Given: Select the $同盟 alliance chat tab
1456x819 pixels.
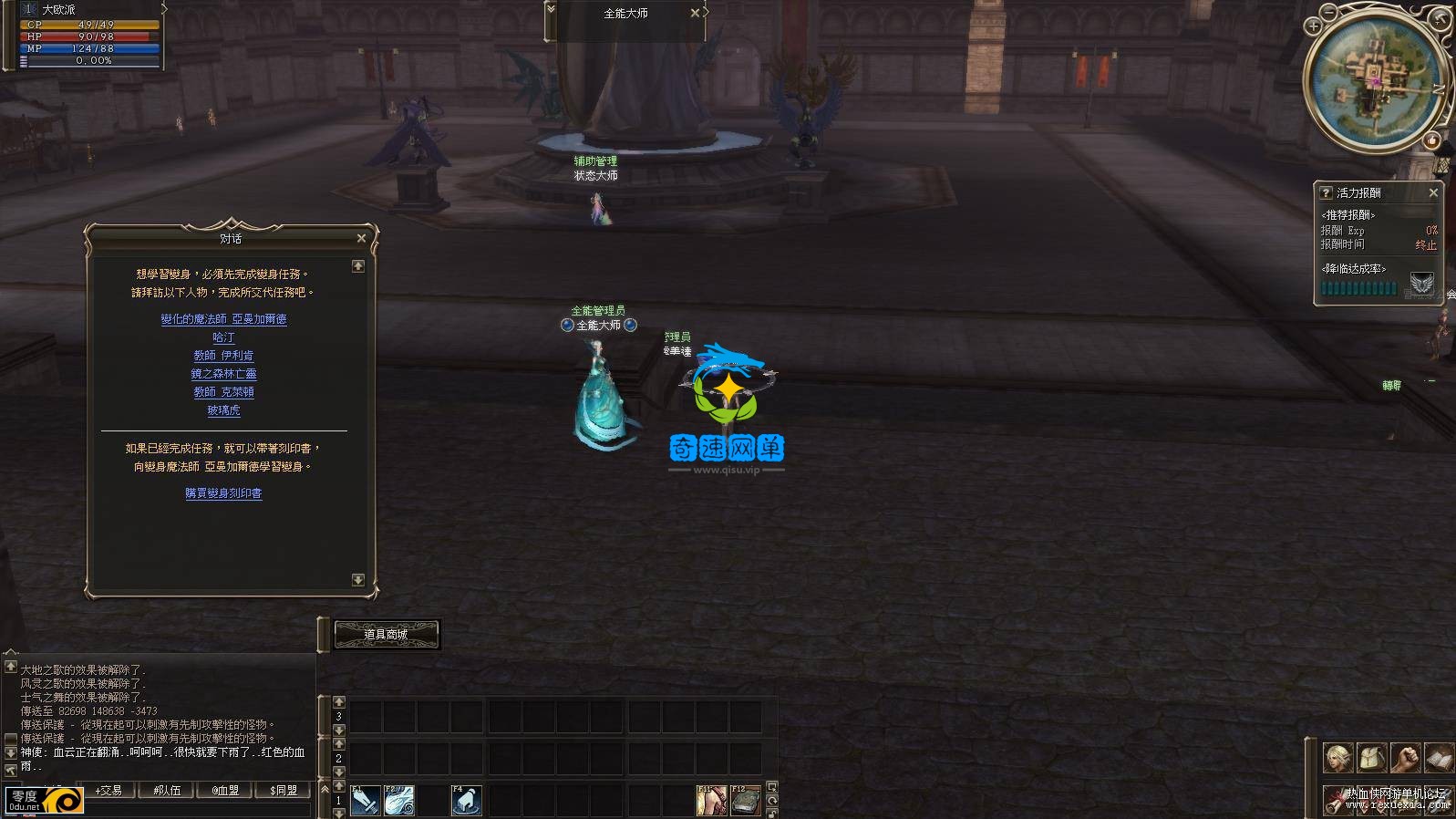Looking at the screenshot, I should coord(284,791).
